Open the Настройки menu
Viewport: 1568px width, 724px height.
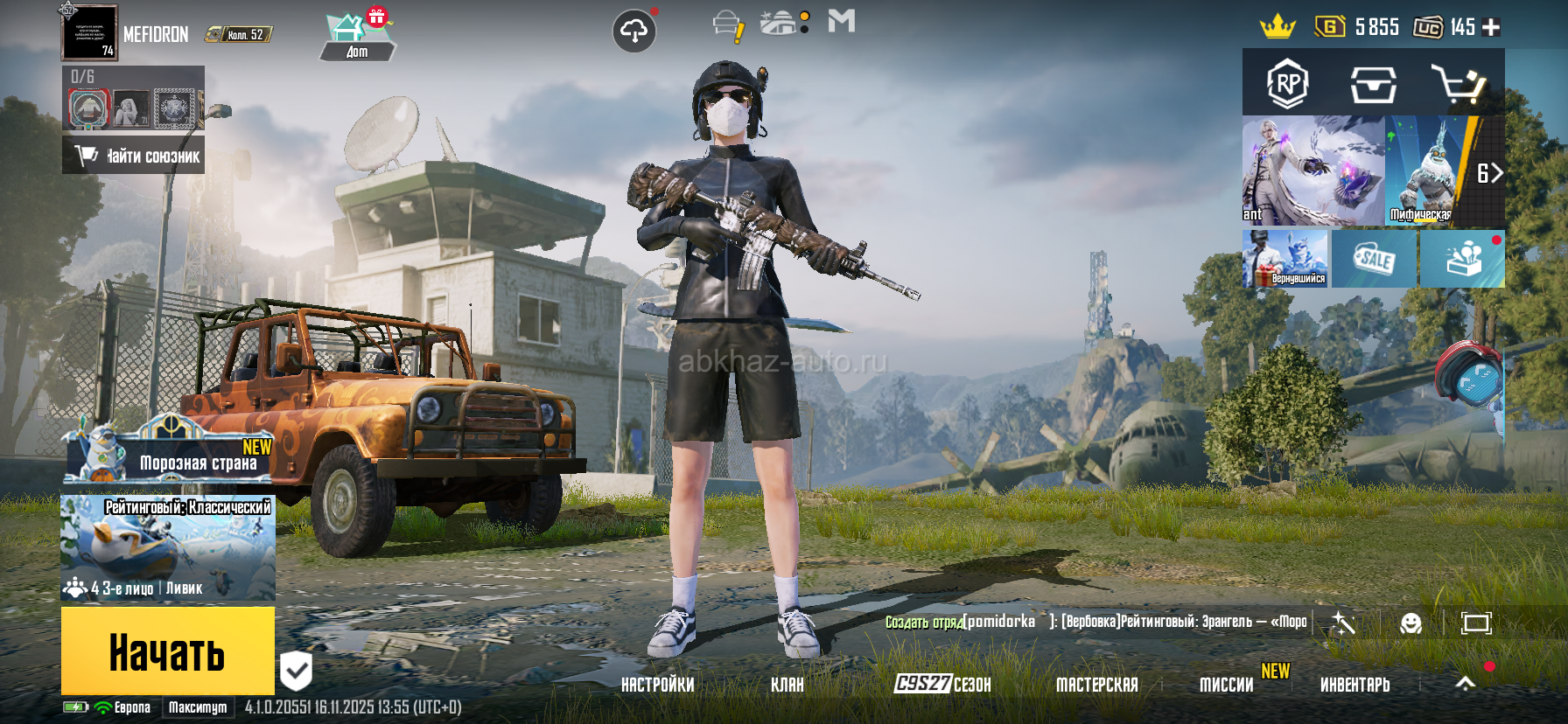657,685
